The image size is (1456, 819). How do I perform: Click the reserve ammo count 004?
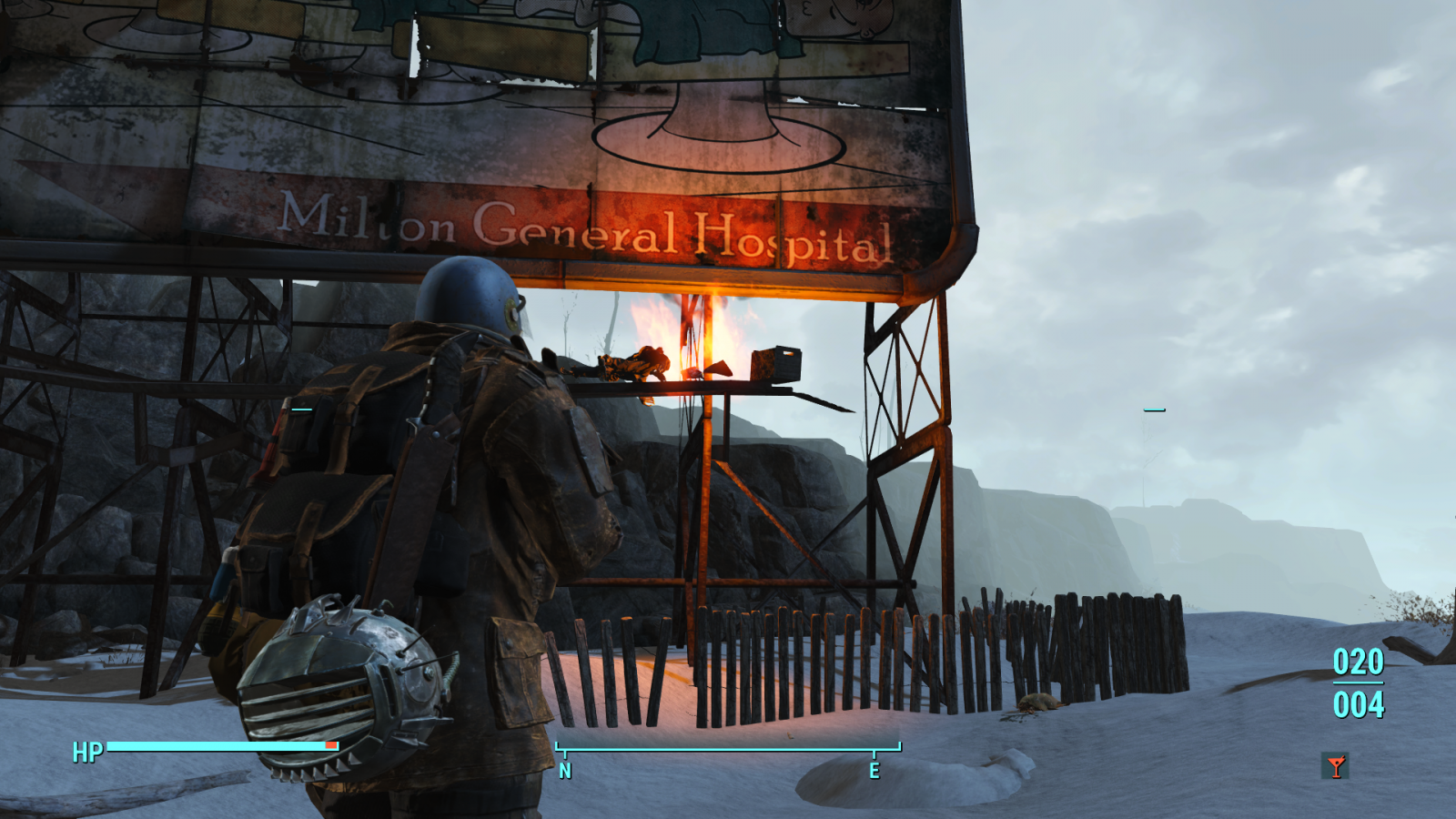(x=1357, y=703)
